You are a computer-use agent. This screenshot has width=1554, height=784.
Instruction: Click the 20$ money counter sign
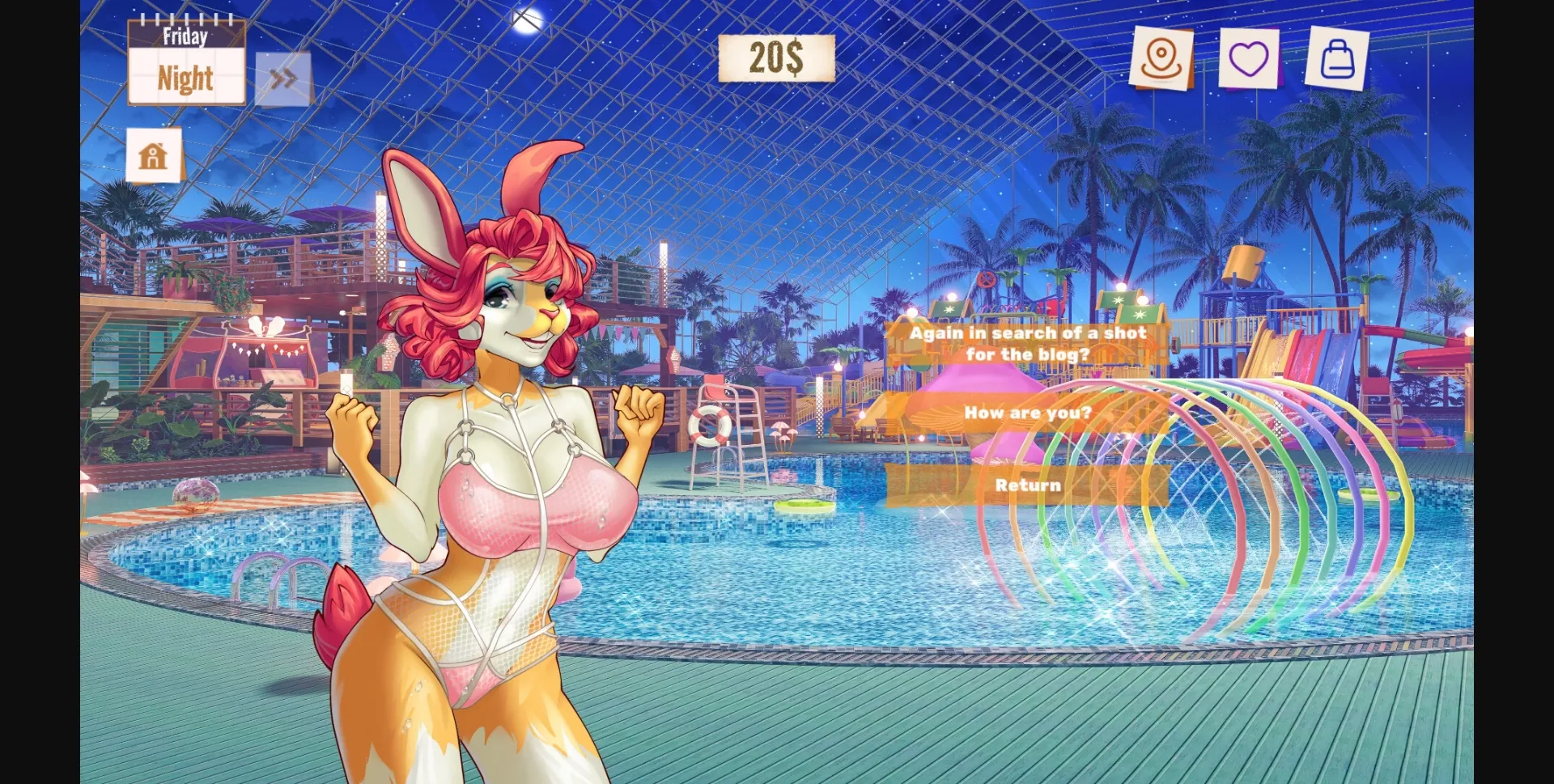(x=776, y=58)
